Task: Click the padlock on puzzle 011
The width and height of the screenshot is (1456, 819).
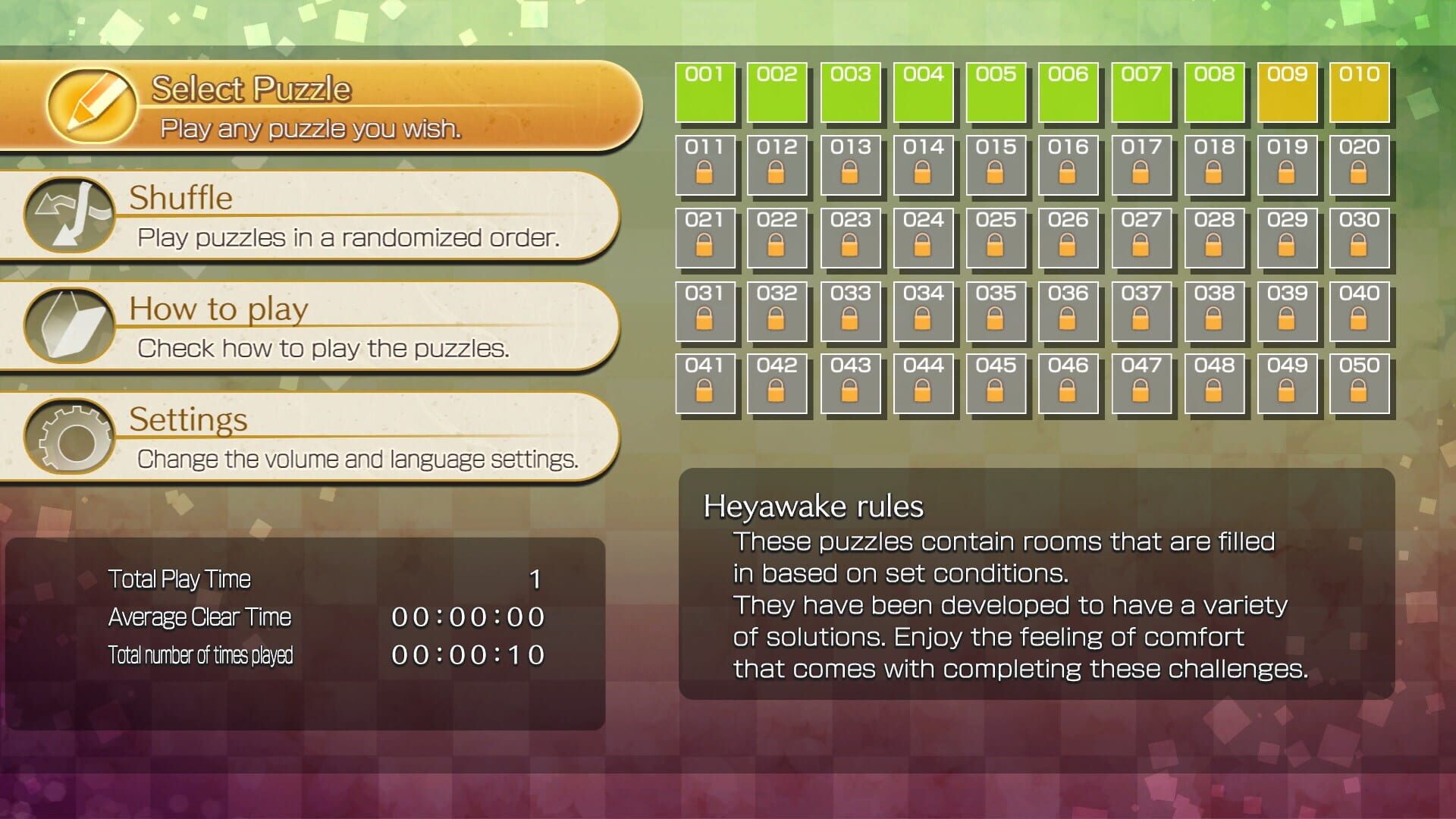Action: tap(704, 175)
